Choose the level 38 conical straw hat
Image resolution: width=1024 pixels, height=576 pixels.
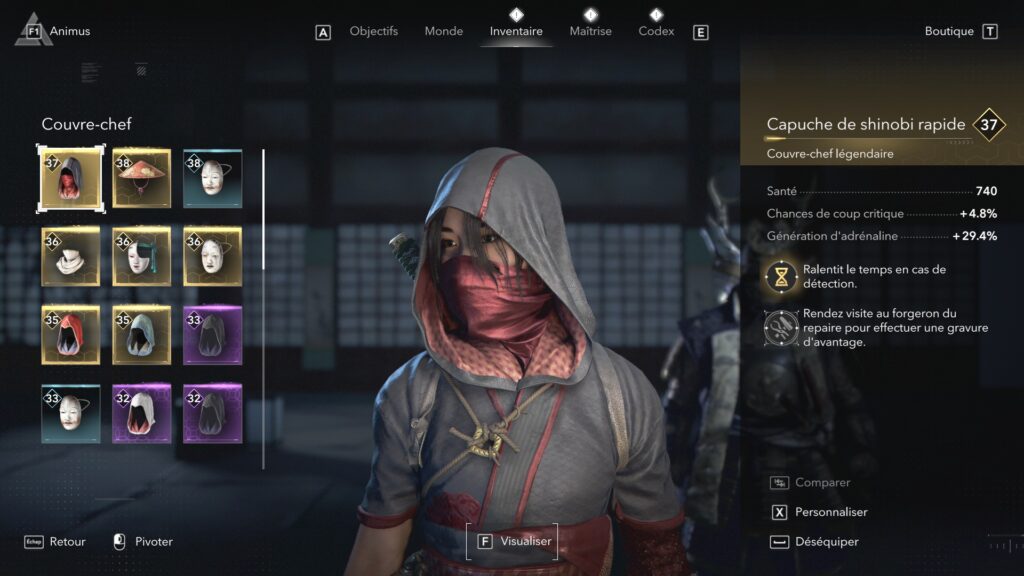tap(142, 179)
